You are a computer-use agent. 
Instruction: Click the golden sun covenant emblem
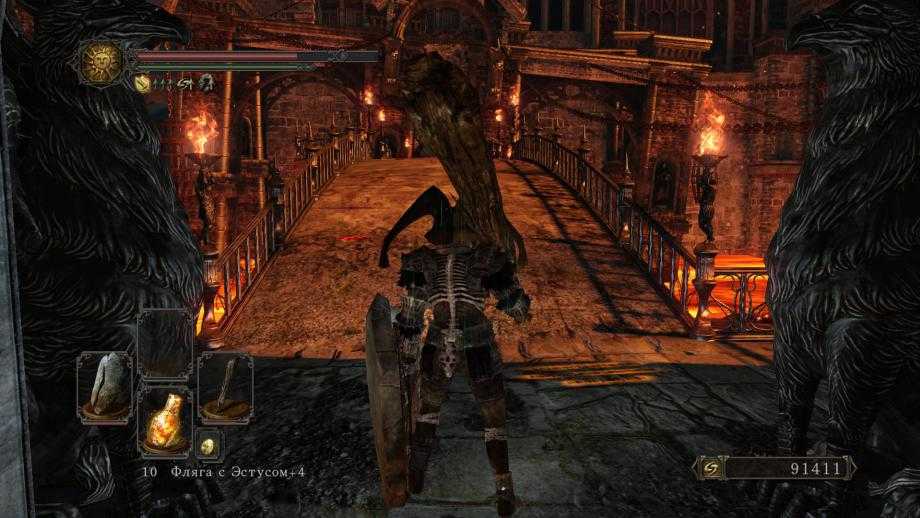coord(101,62)
